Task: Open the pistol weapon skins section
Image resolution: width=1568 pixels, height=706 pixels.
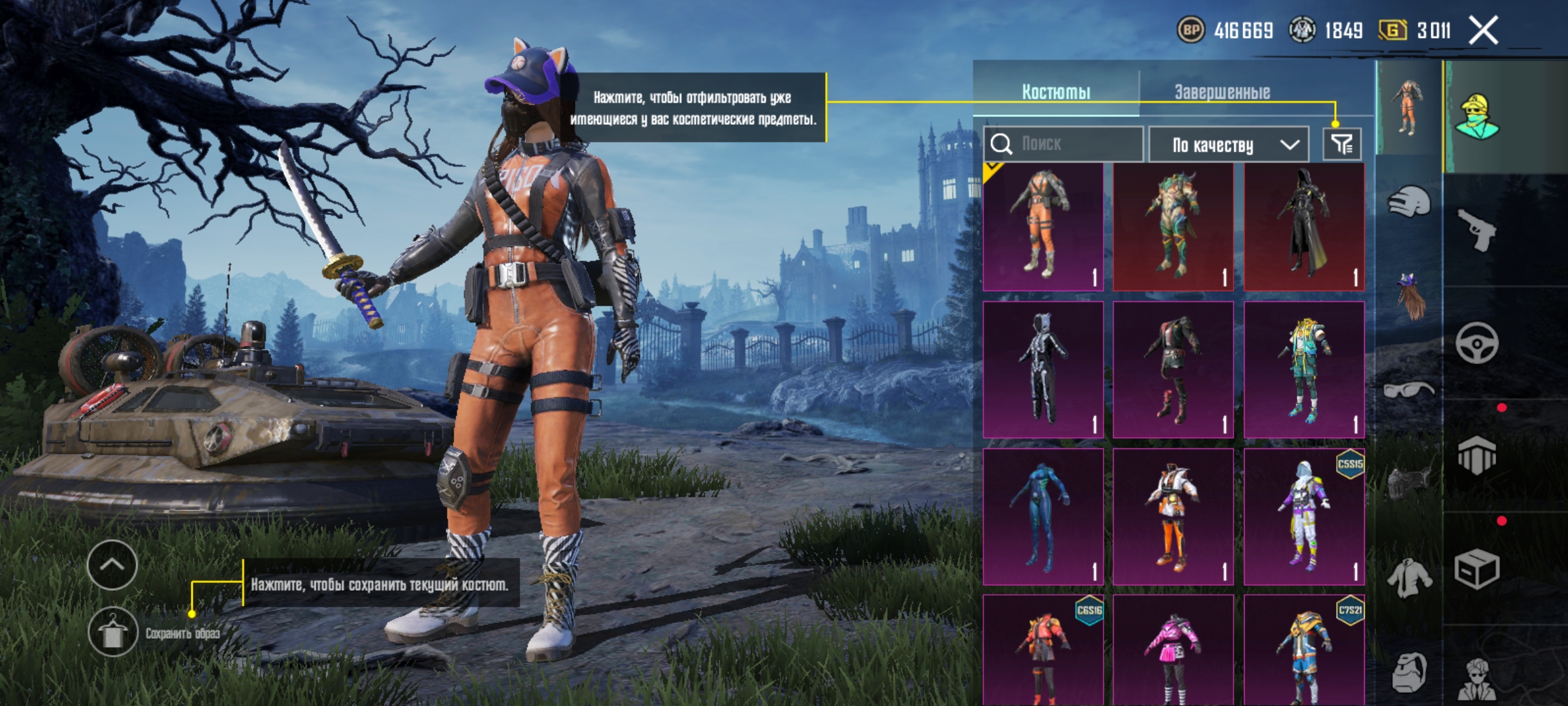Action: [x=1478, y=230]
